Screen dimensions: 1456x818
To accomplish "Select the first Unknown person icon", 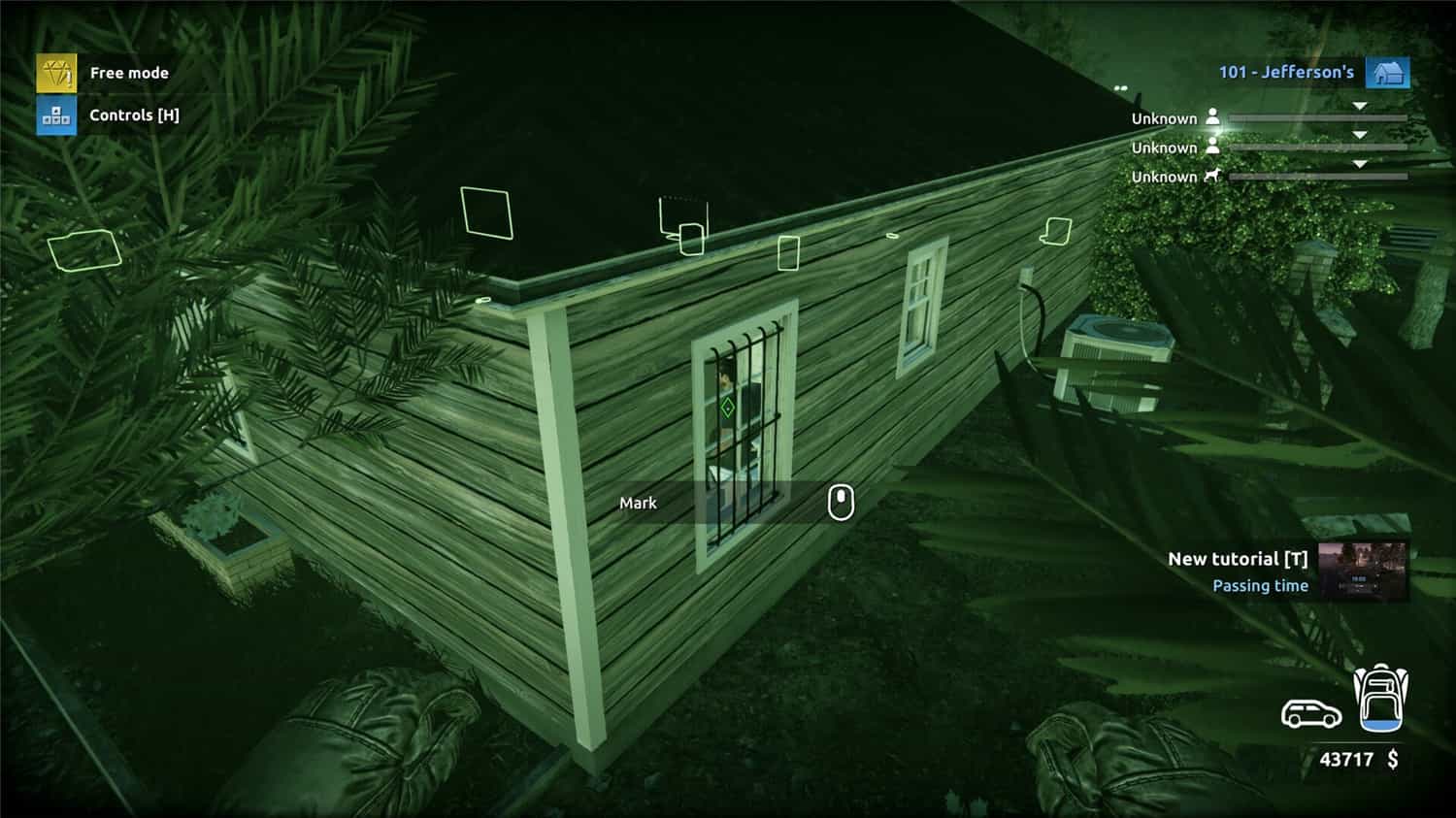I will click(1215, 116).
